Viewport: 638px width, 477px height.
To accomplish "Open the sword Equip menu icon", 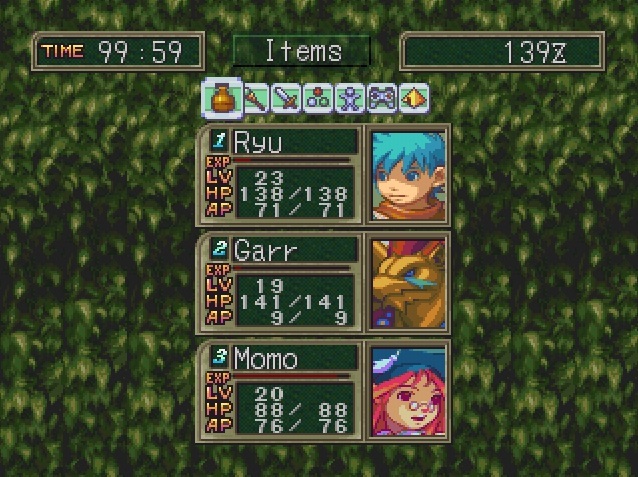I will click(x=286, y=98).
